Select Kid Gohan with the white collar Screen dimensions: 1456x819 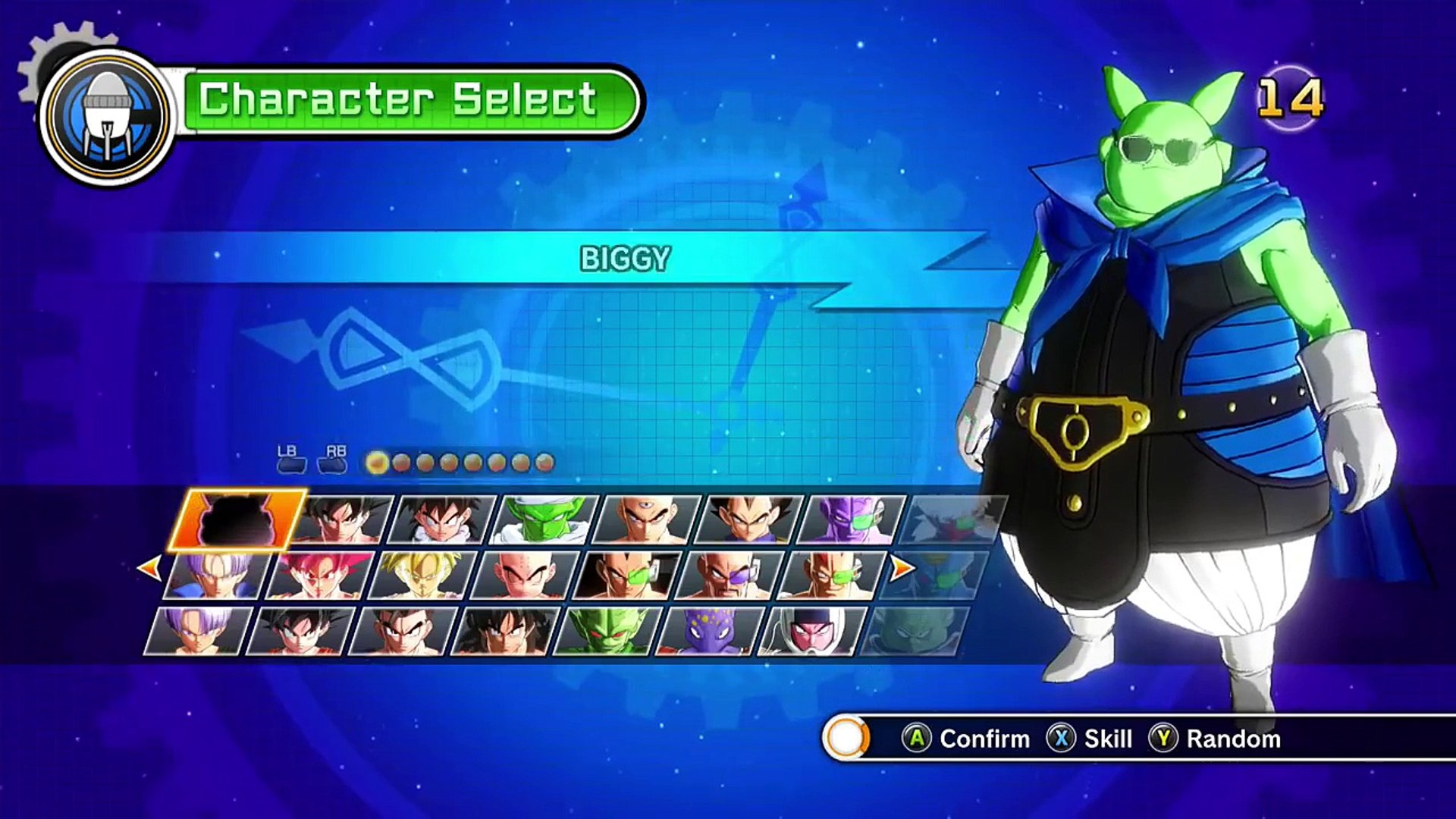442,520
